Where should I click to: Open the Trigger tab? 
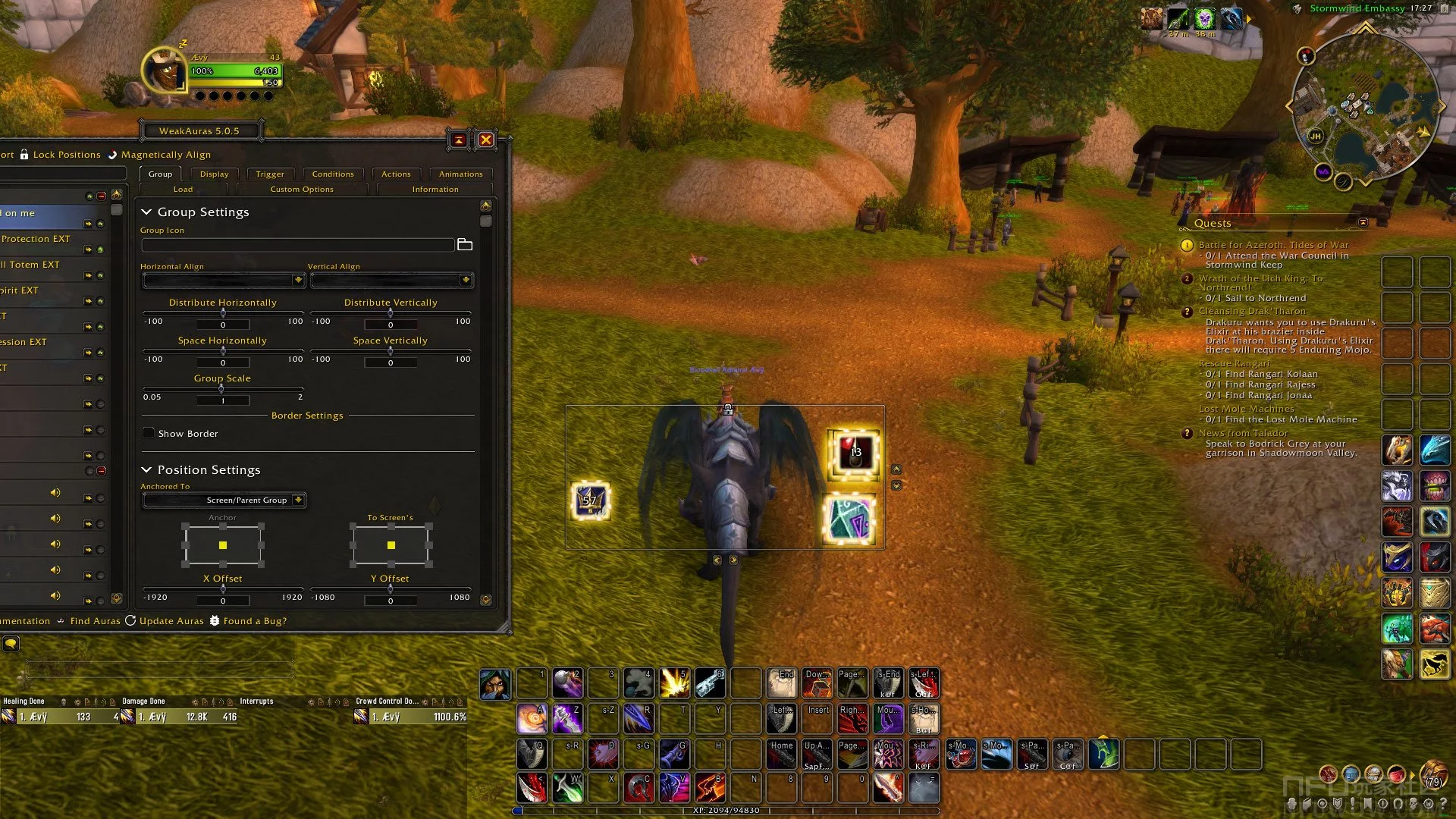270,174
